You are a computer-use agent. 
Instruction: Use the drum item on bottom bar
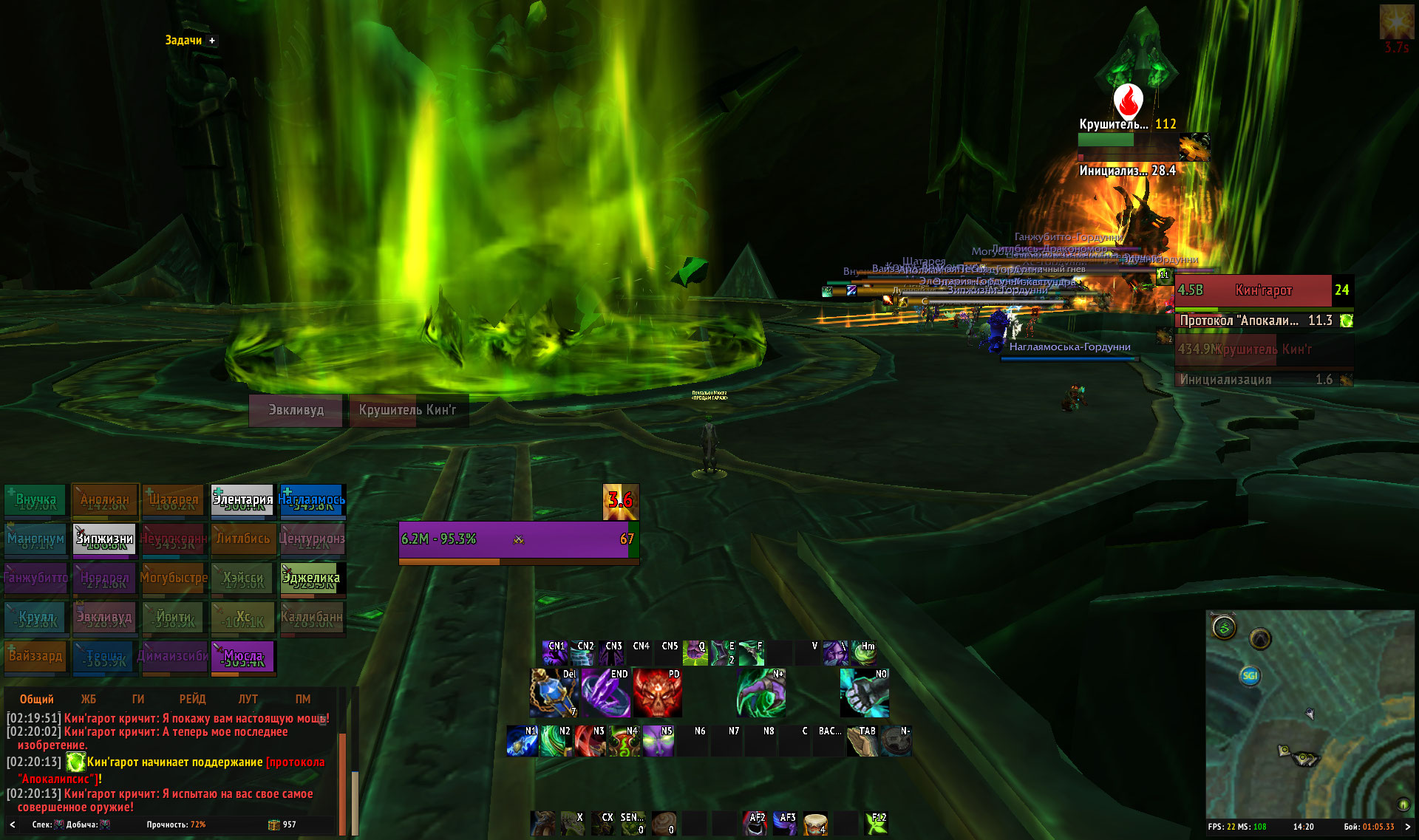pyautogui.click(x=814, y=823)
